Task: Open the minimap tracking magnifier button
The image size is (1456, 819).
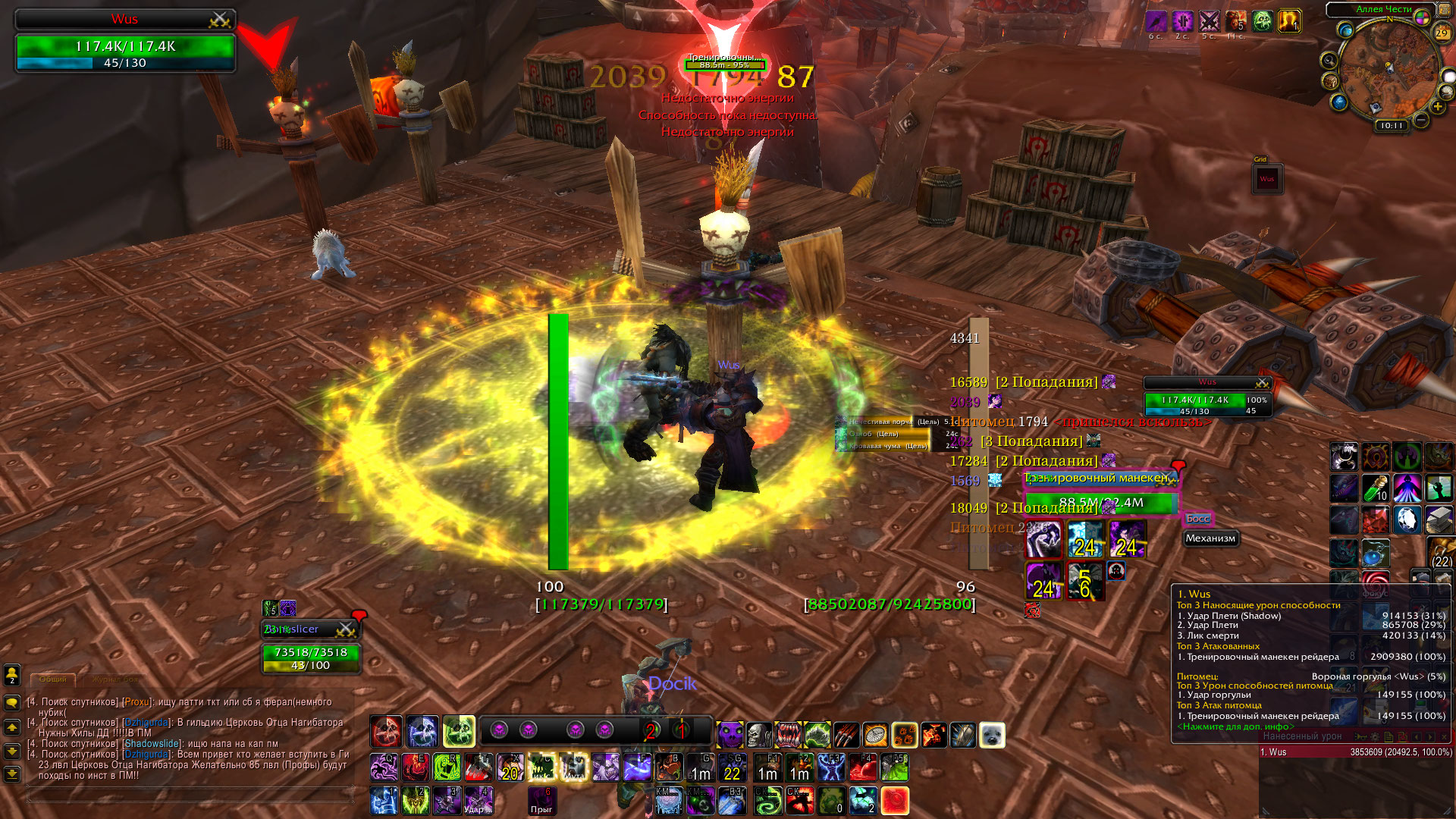Action: [1329, 61]
